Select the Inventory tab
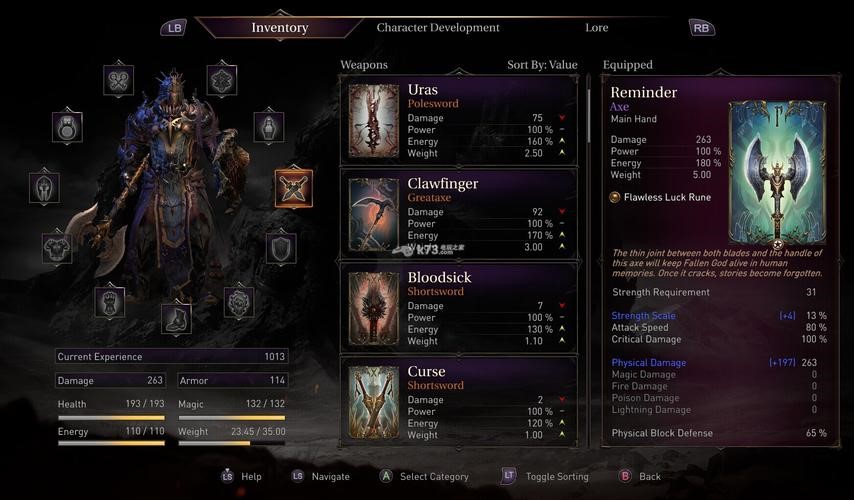Viewport: 854px width, 500px height. (280, 27)
